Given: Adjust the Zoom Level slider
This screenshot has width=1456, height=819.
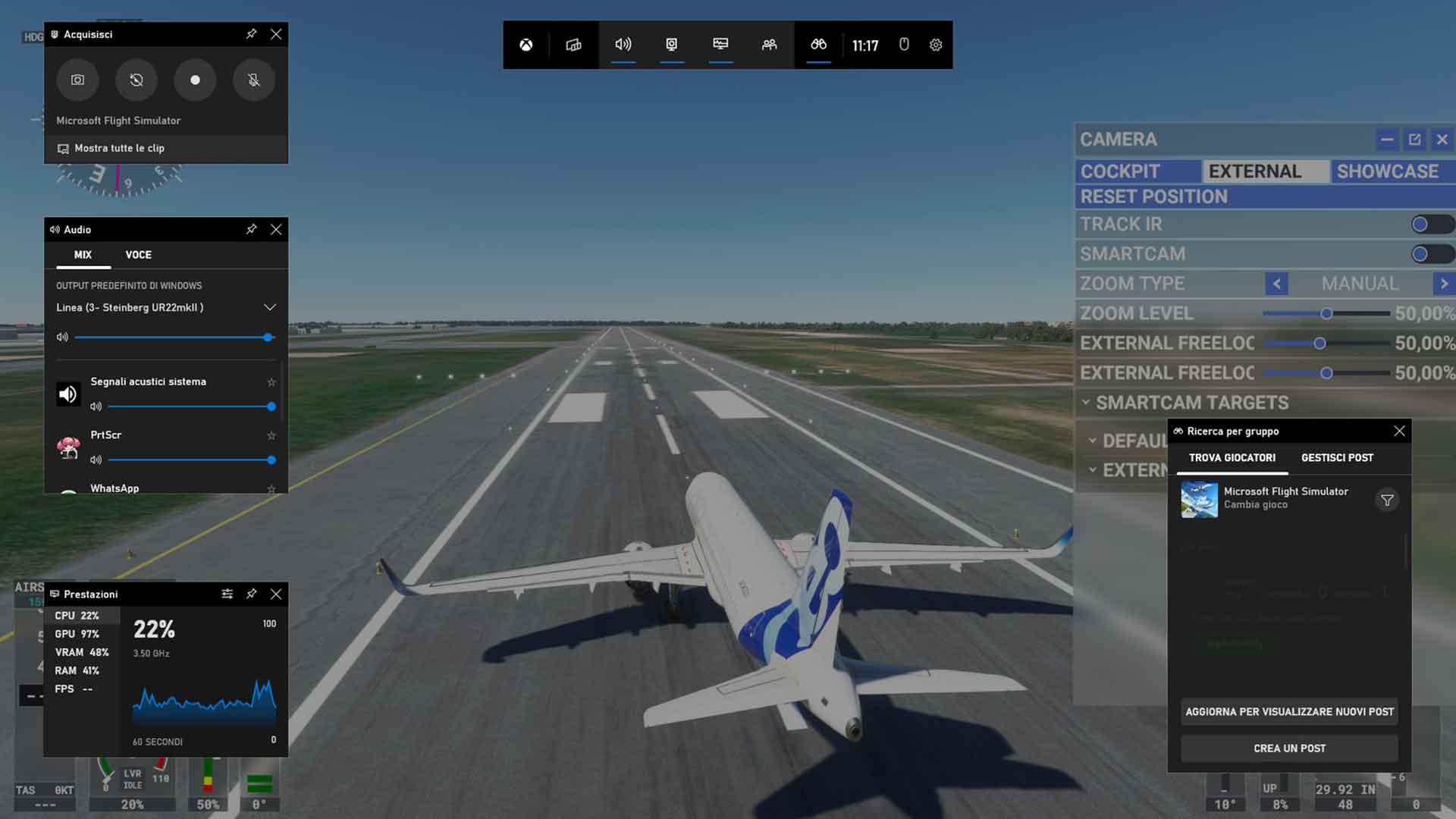Looking at the screenshot, I should coord(1326,313).
